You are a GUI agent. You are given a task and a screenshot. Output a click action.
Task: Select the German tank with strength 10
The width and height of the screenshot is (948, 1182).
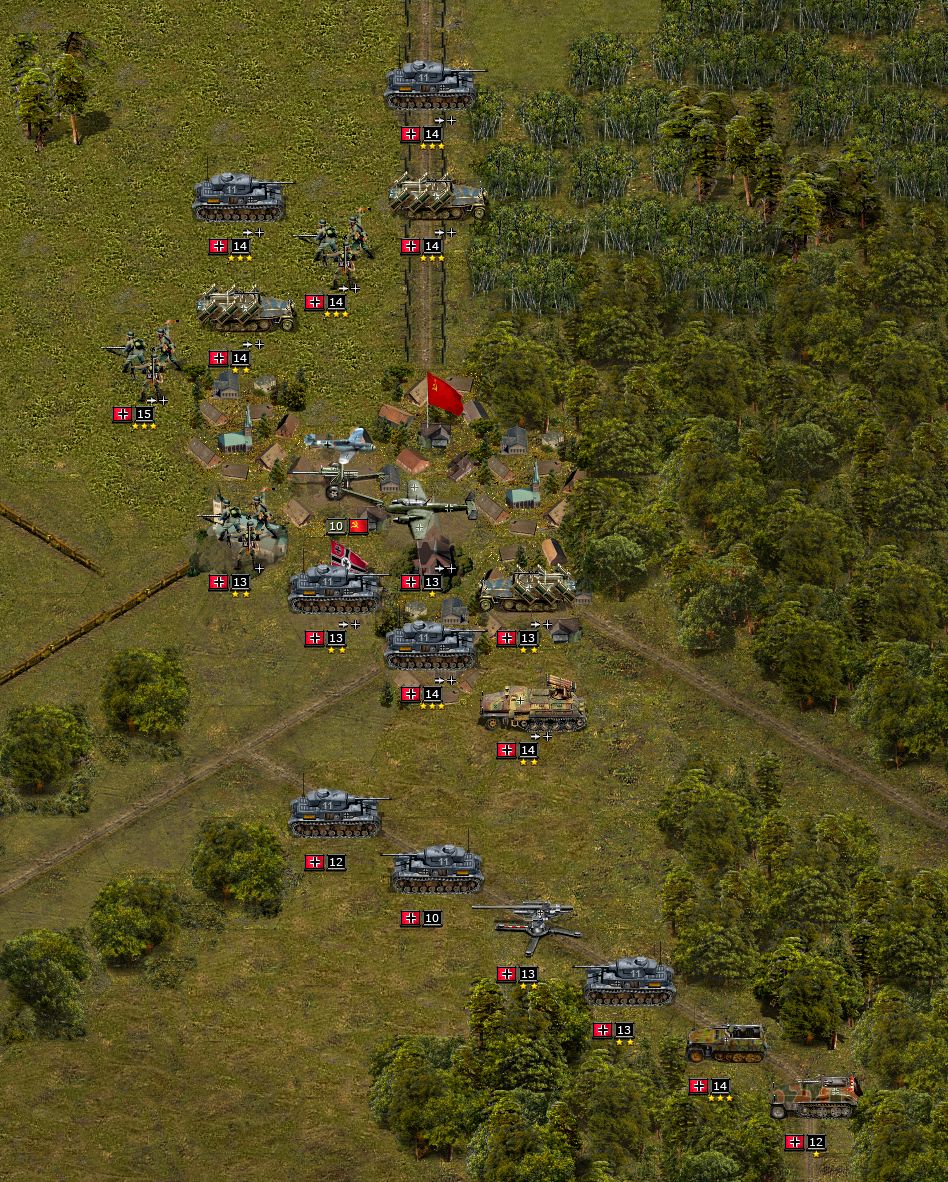(x=435, y=868)
